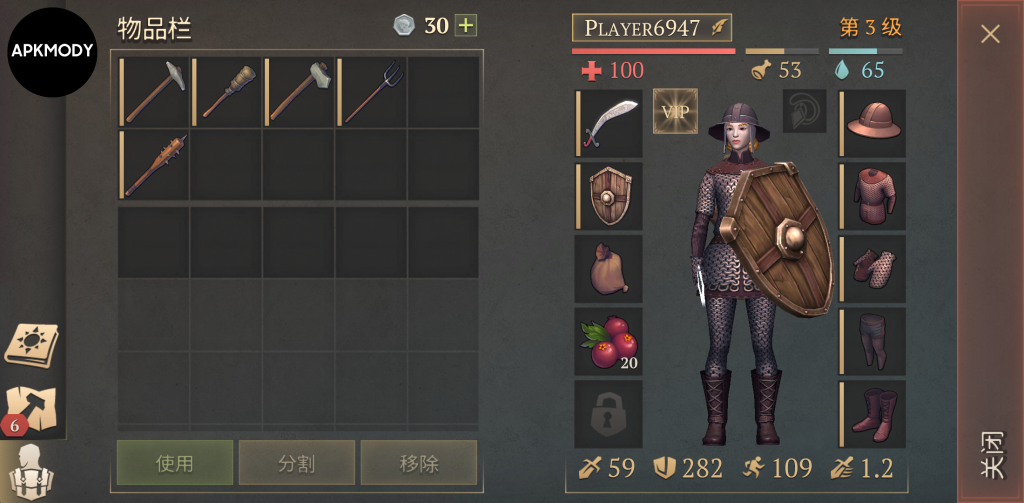
Task: Open the VIP badge
Action: click(x=675, y=111)
